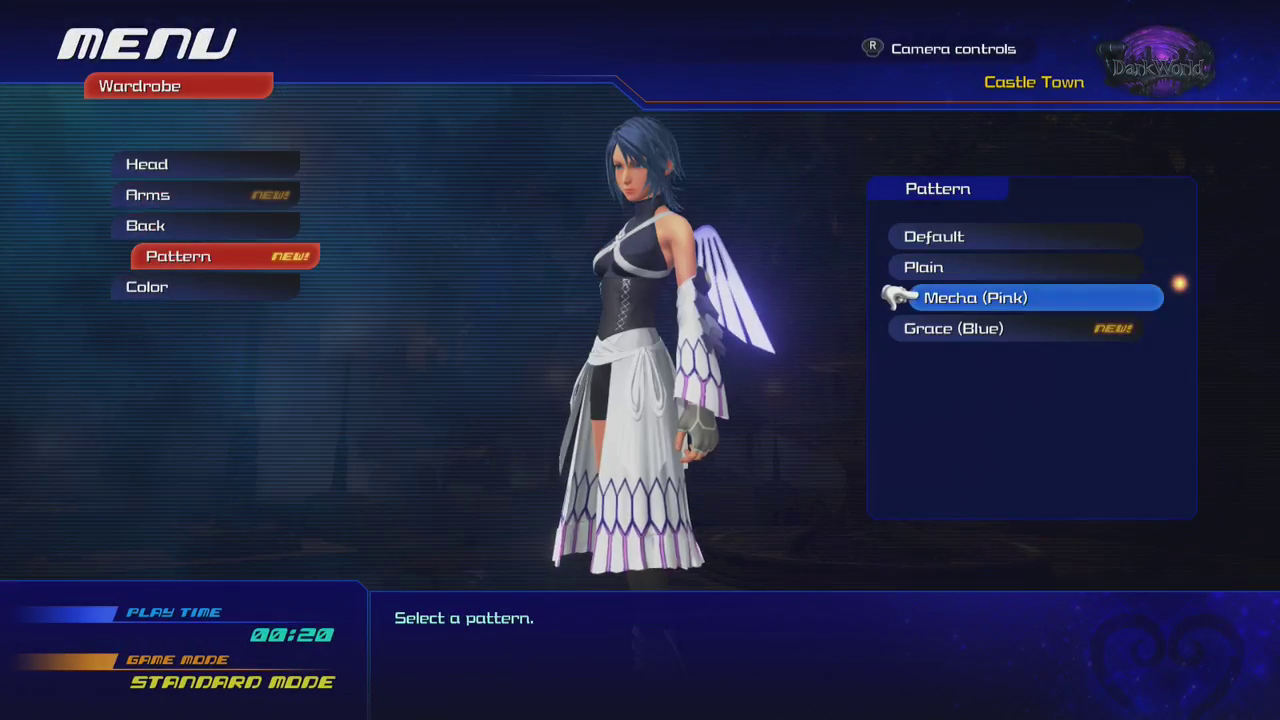Open the Color submenu entry
Image resolution: width=1280 pixels, height=720 pixels.
(x=205, y=287)
